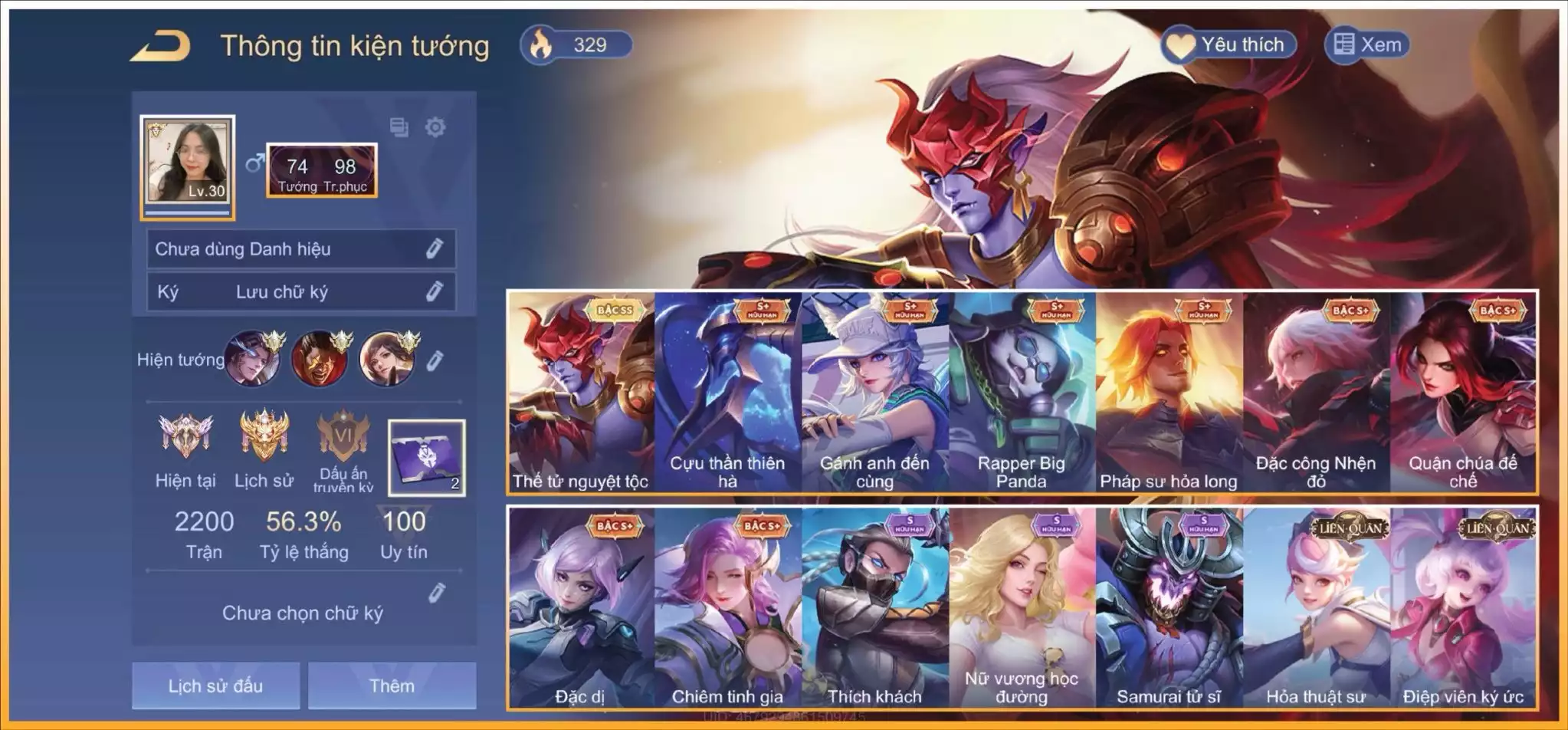The height and width of the screenshot is (730, 1568).
Task: Choose the Rapper Big Panda skin
Action: coord(1022,393)
